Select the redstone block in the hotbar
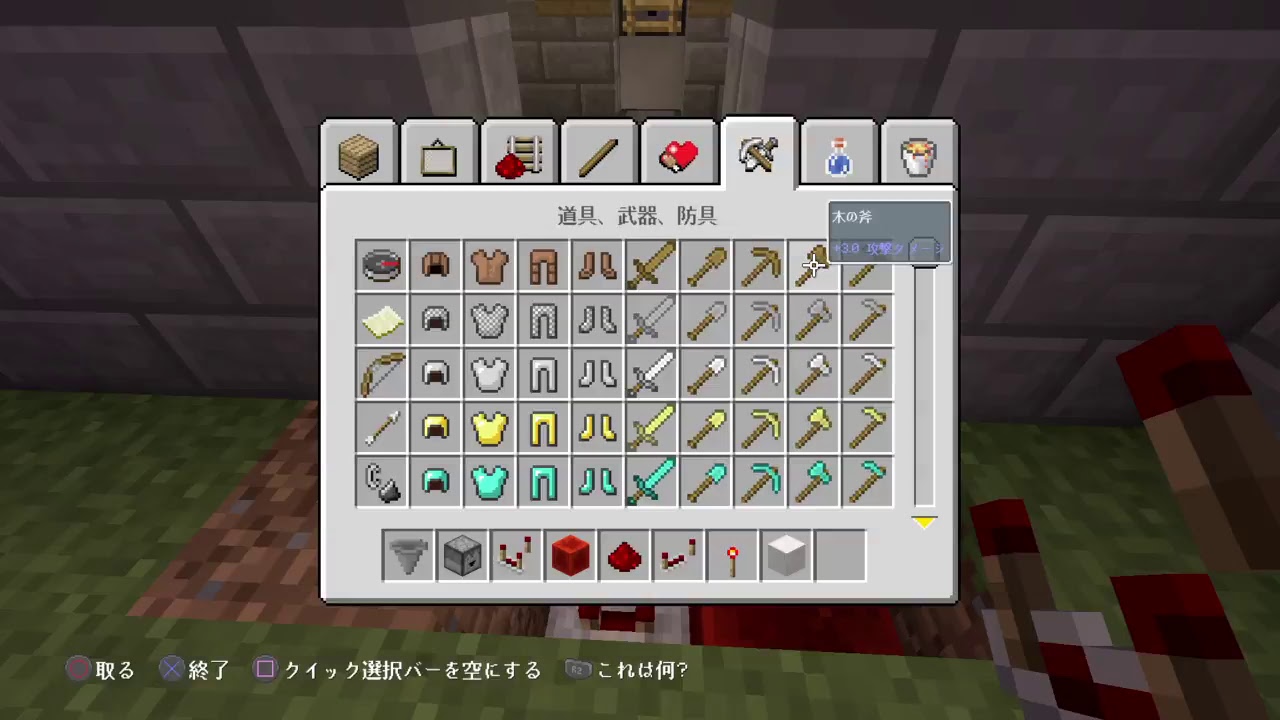The width and height of the screenshot is (1280, 720). [x=570, y=555]
